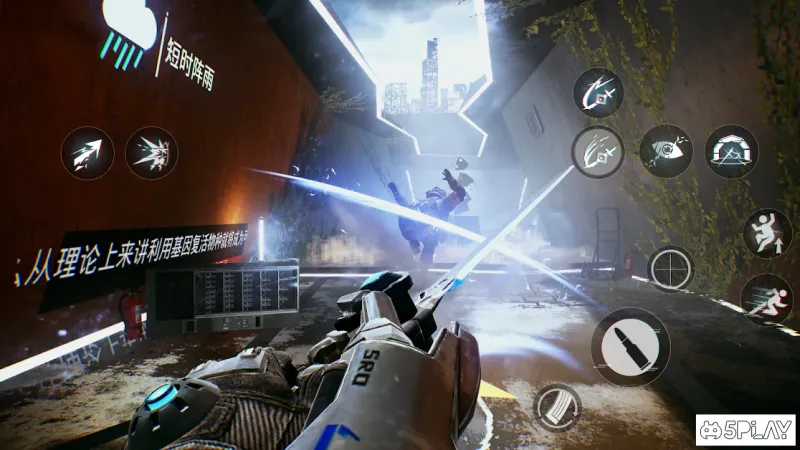The image size is (800, 450).
Task: Use the eye scan ability
Action: point(666,151)
